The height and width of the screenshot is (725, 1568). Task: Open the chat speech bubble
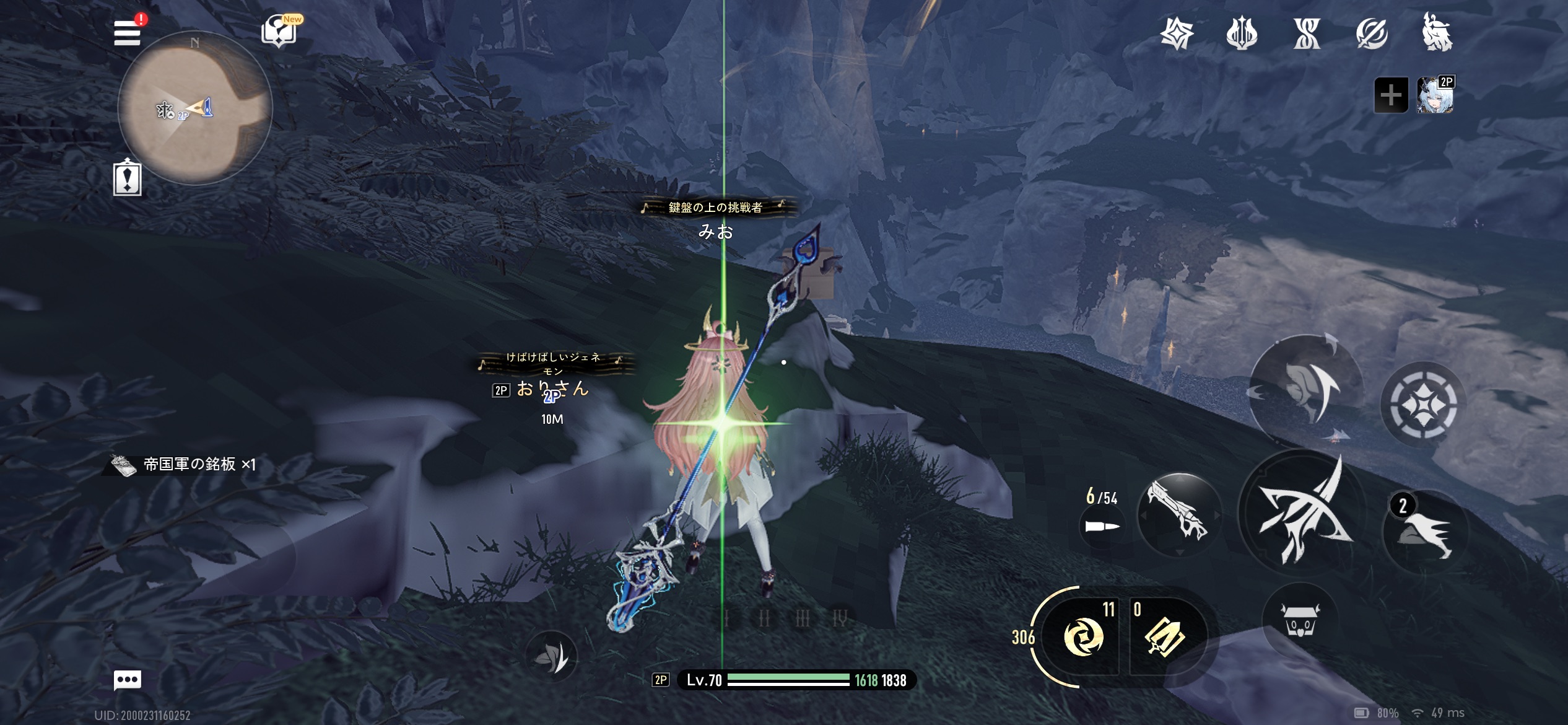click(128, 680)
